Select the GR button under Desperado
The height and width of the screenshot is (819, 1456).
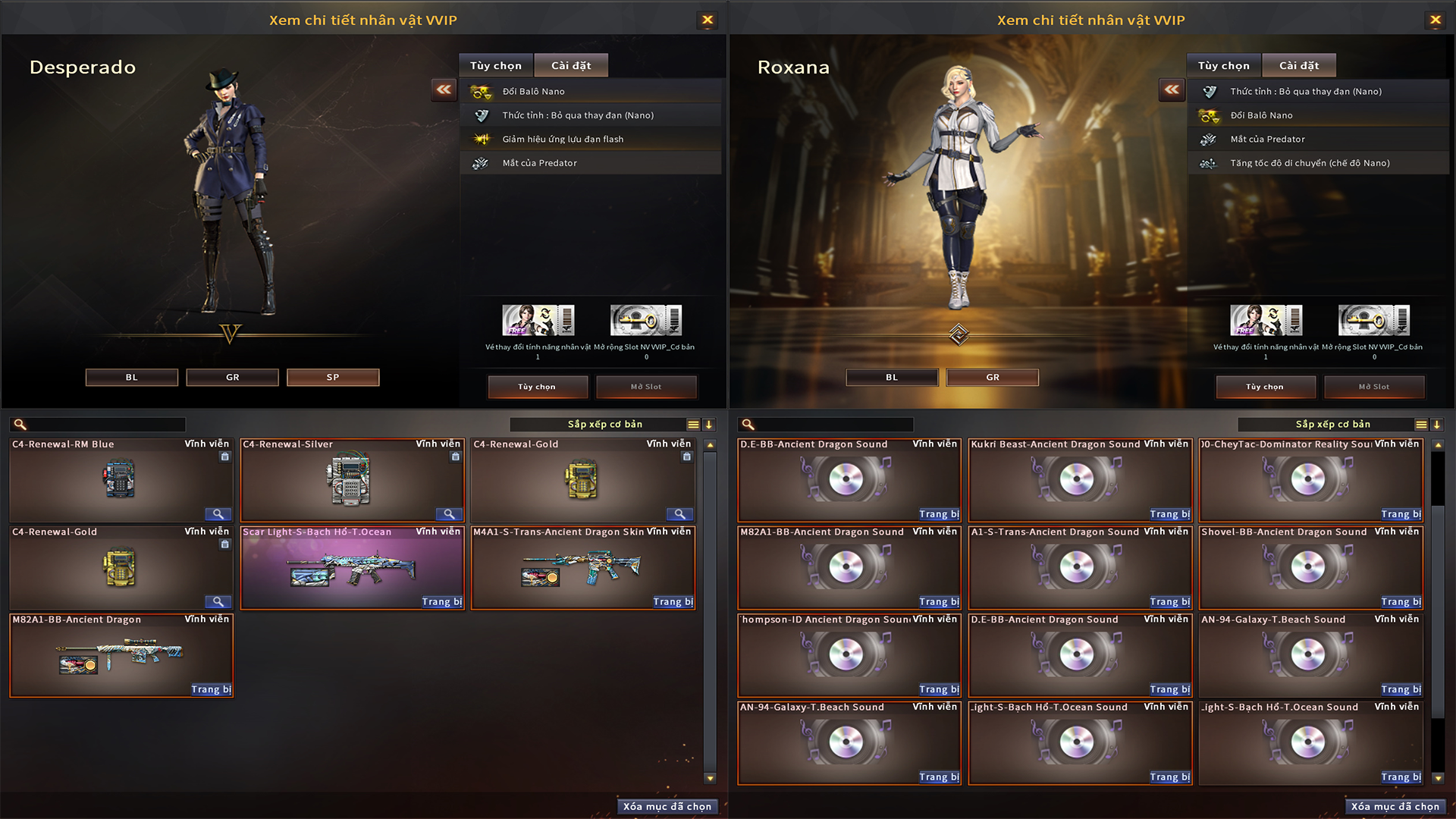click(232, 378)
